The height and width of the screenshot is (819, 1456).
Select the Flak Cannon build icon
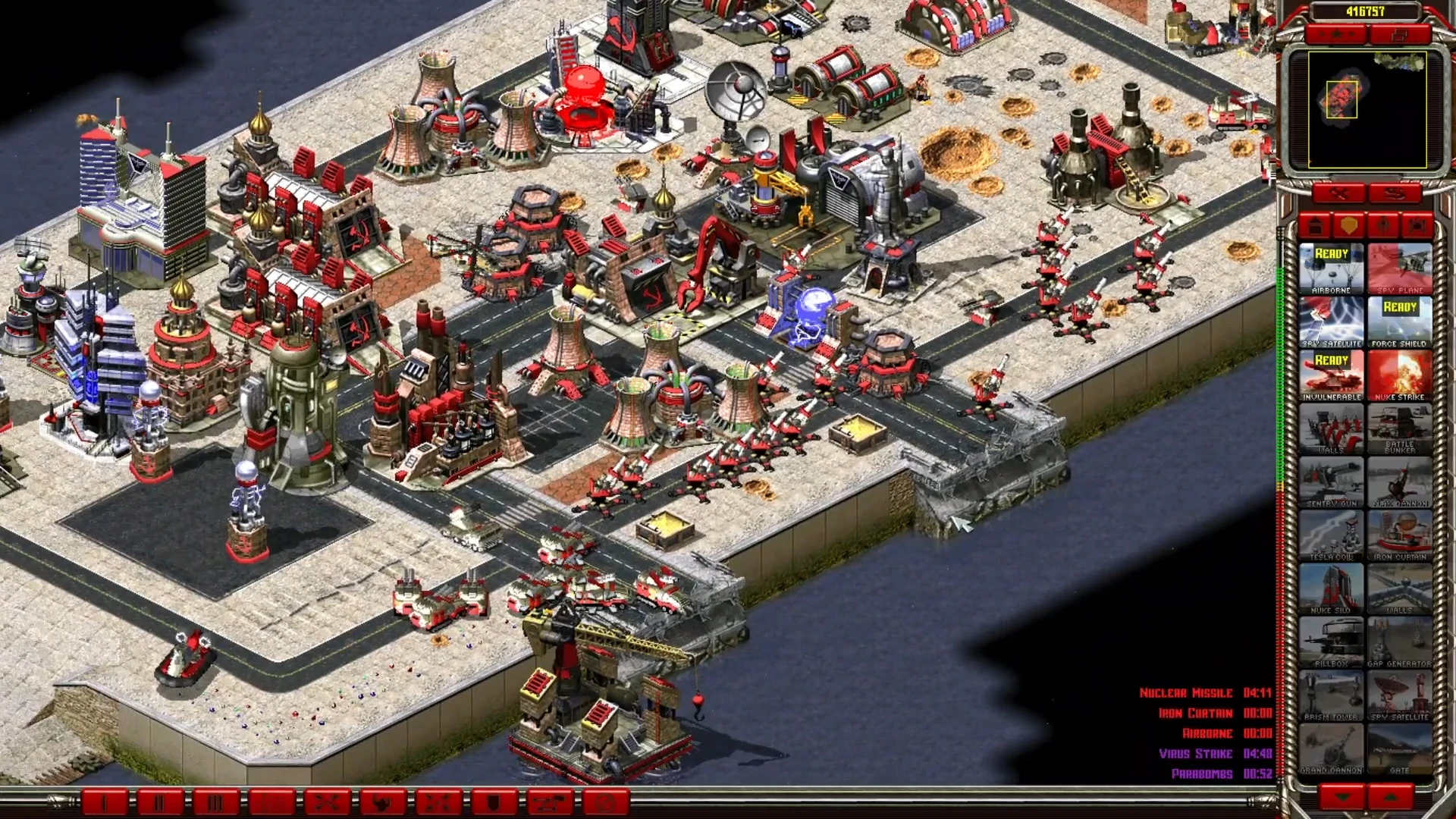pyautogui.click(x=1399, y=482)
